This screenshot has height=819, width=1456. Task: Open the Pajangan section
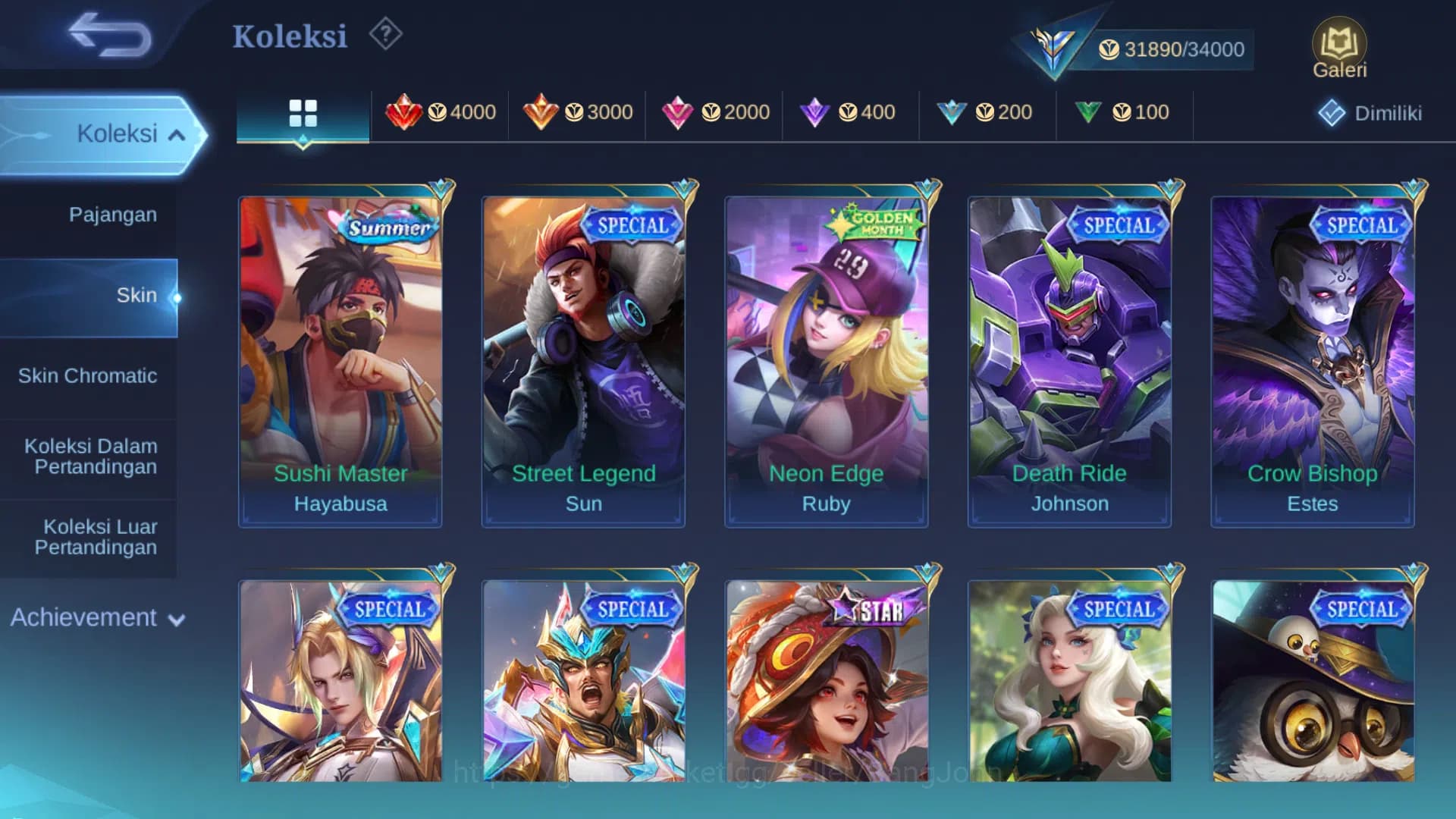(x=114, y=215)
